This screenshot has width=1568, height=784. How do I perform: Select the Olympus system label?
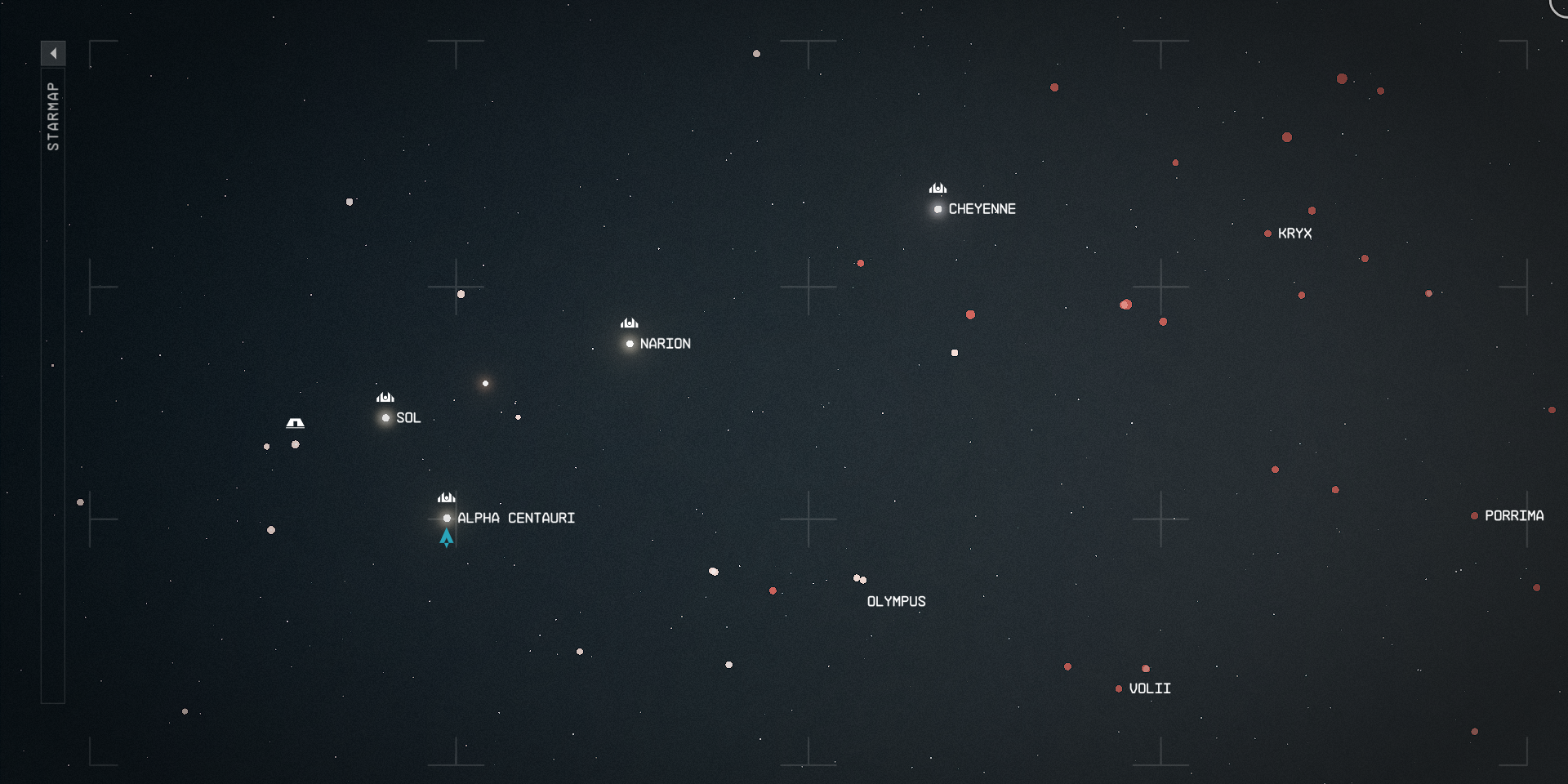tap(896, 601)
